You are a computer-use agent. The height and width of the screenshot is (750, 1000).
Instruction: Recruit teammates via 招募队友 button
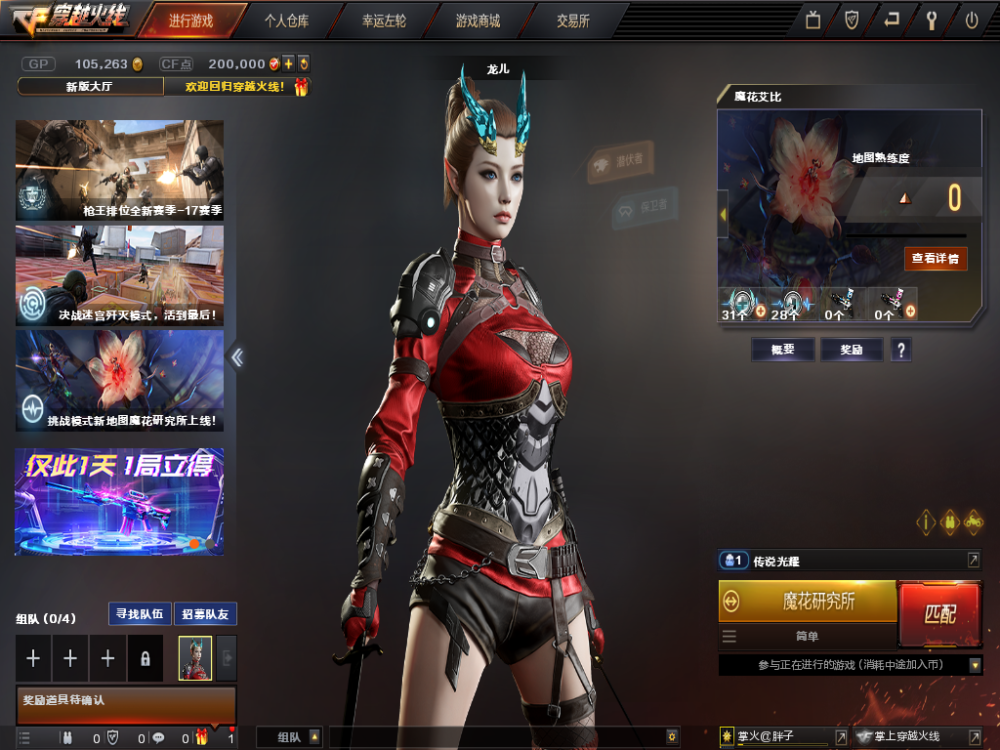205,614
